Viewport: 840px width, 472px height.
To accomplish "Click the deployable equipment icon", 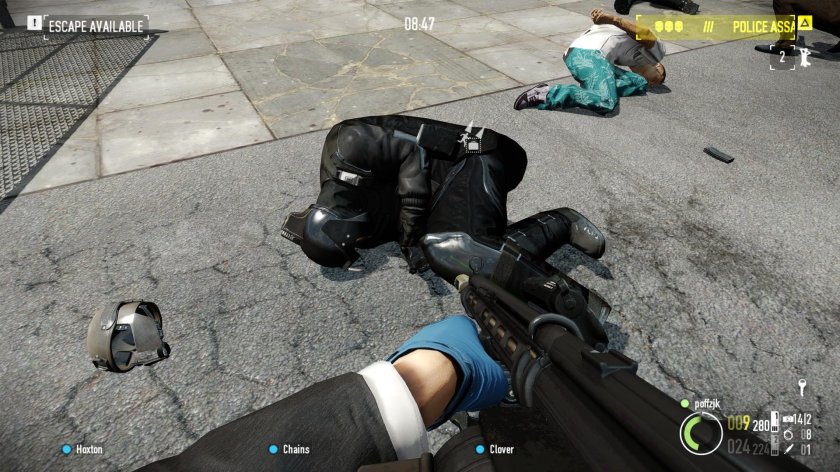I will click(790, 420).
